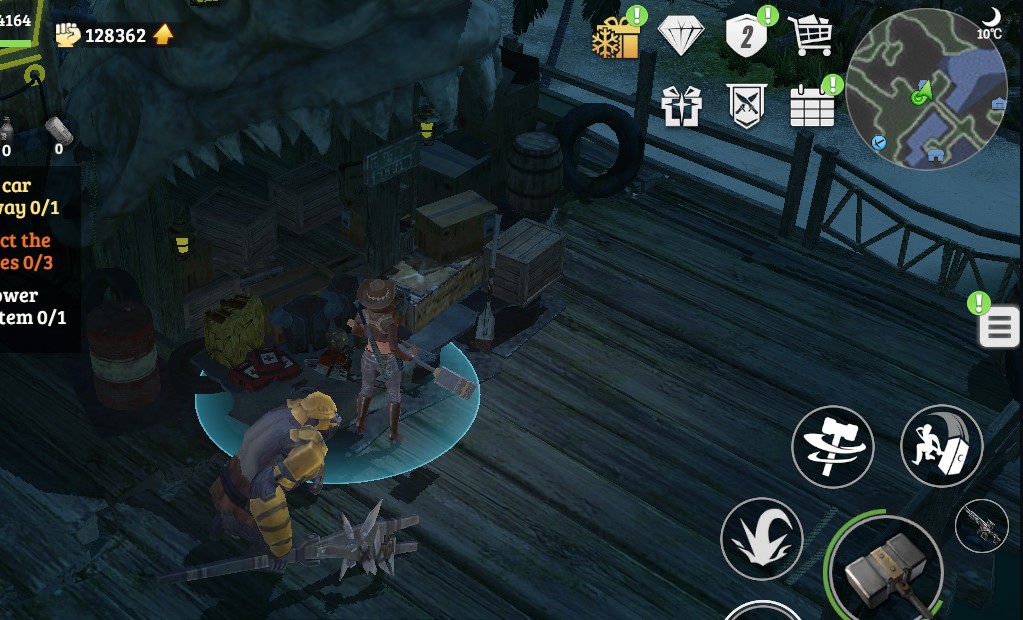Open the shield badge numbered 2
Image resolution: width=1023 pixels, height=620 pixels.
click(x=746, y=37)
